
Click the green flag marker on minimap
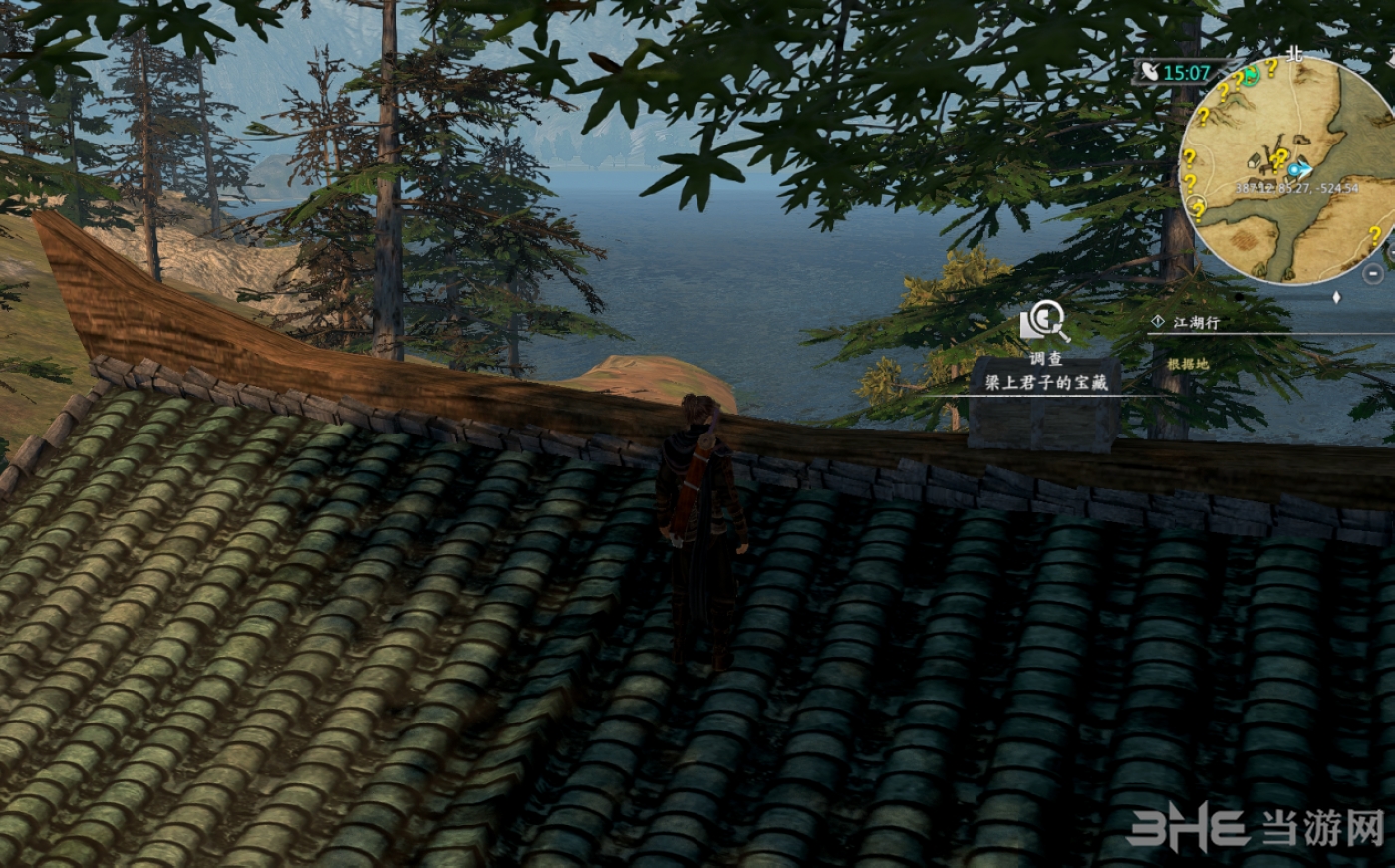click(x=1250, y=75)
